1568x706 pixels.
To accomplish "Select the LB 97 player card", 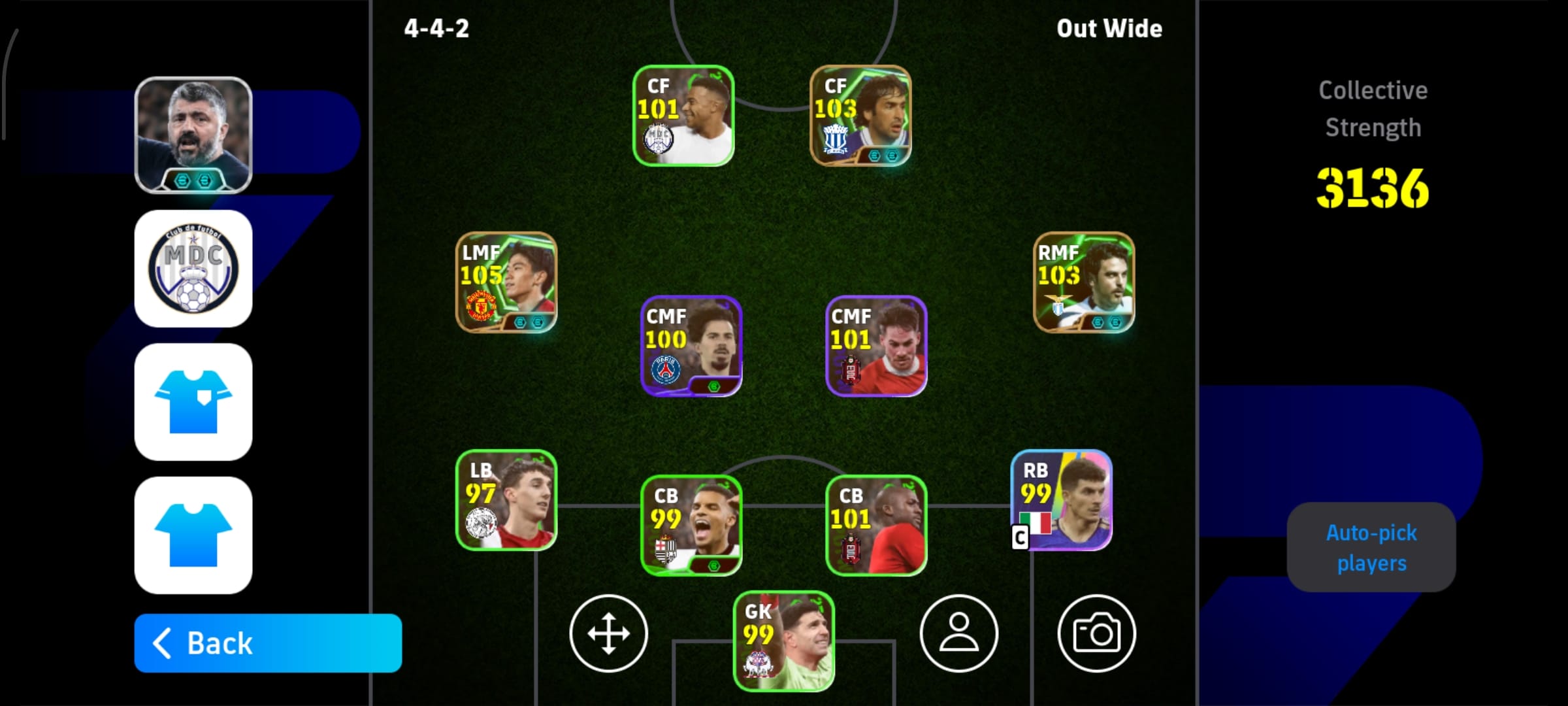I will pyautogui.click(x=506, y=500).
